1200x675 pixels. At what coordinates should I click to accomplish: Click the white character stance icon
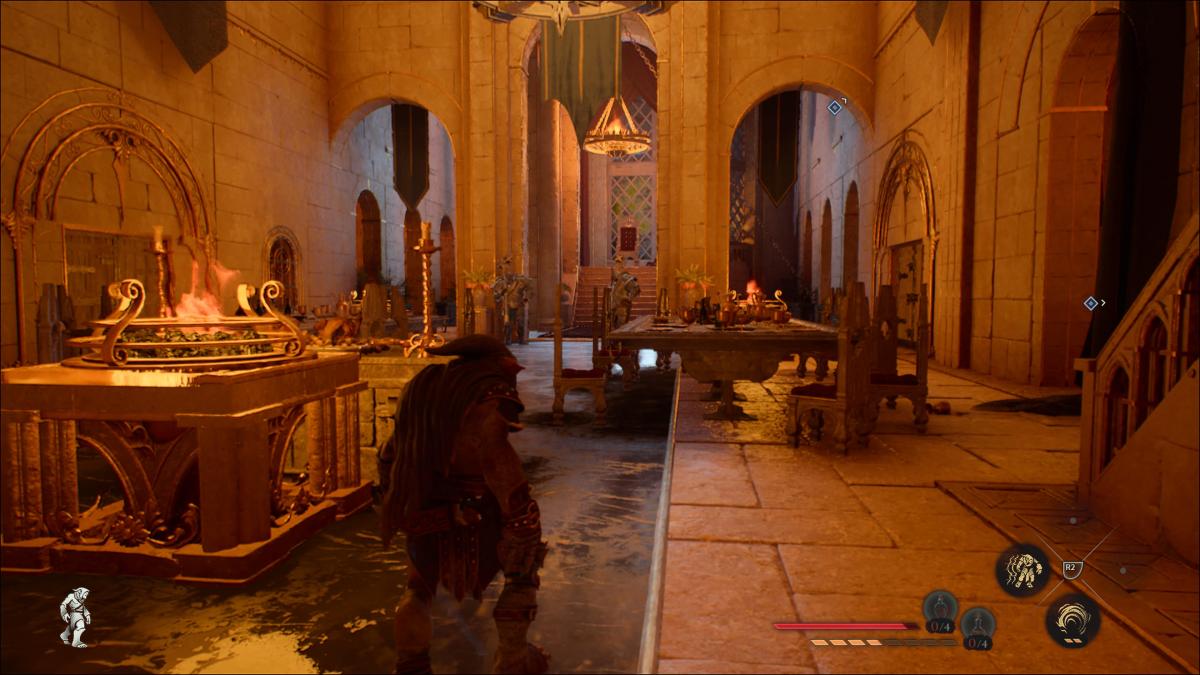click(x=74, y=616)
